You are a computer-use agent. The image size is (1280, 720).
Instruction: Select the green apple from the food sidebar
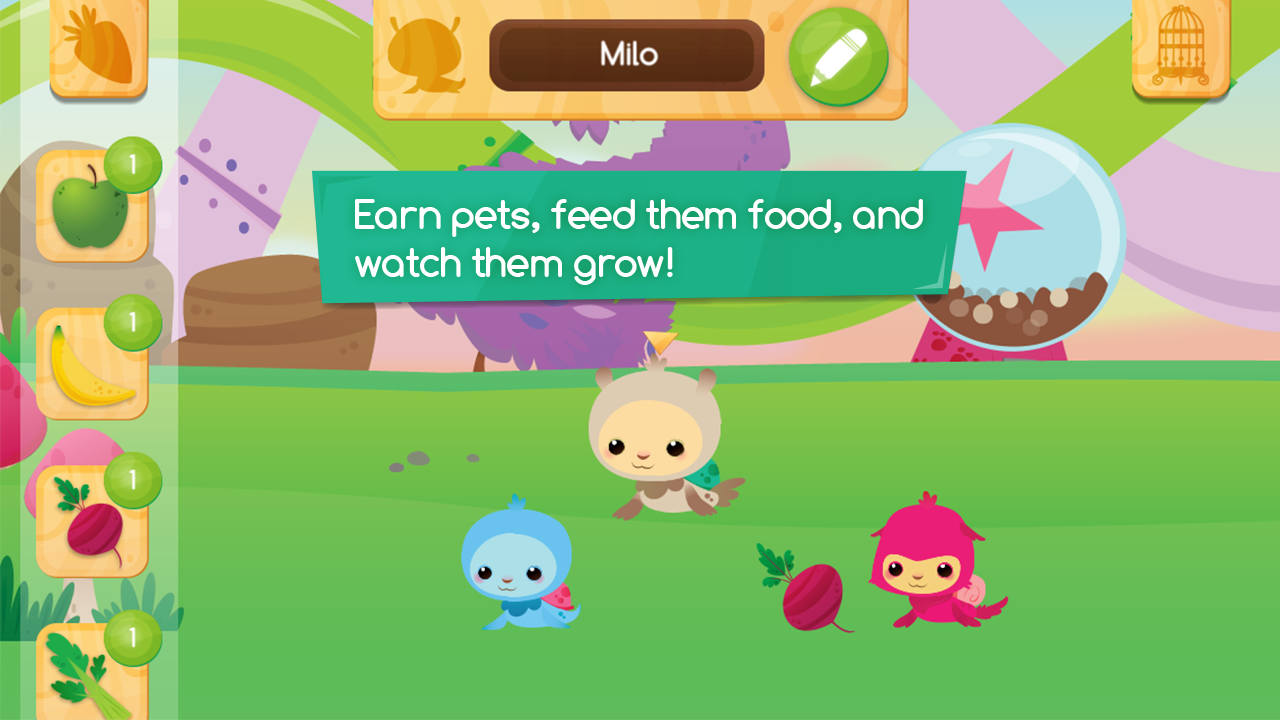pyautogui.click(x=90, y=210)
